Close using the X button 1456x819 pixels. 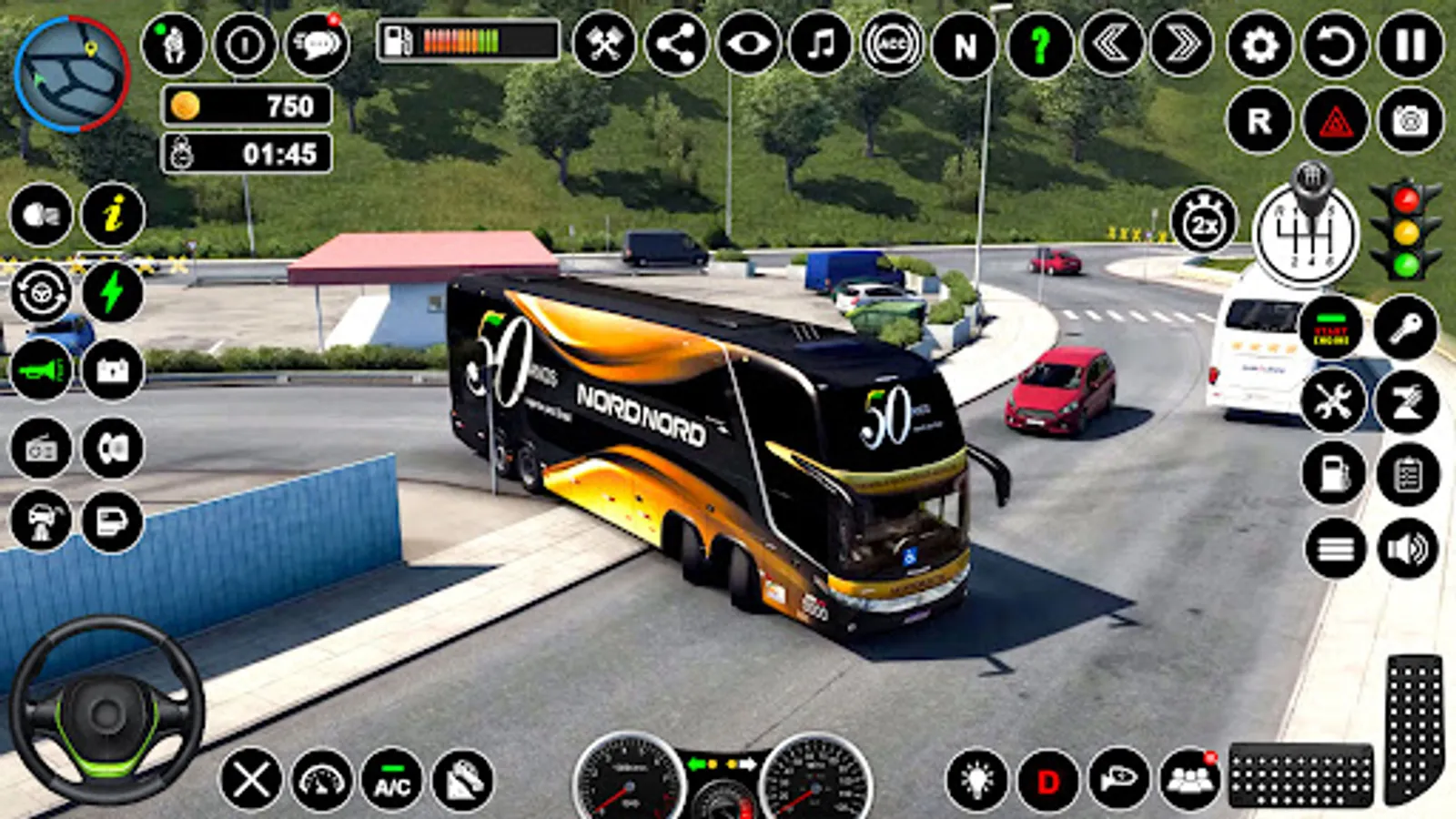click(251, 781)
